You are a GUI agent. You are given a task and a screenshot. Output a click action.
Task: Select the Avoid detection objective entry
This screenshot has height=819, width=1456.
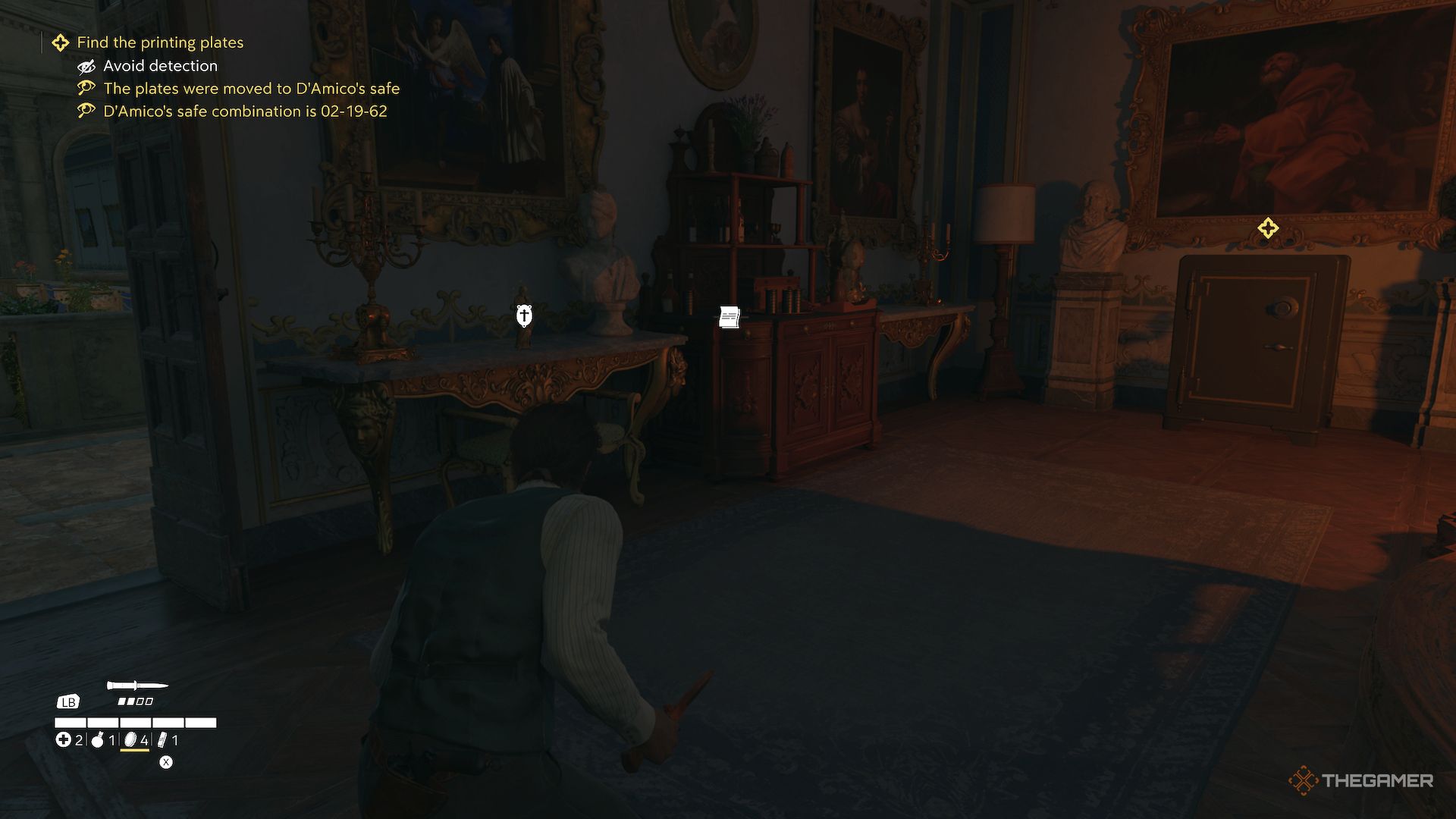tap(161, 66)
